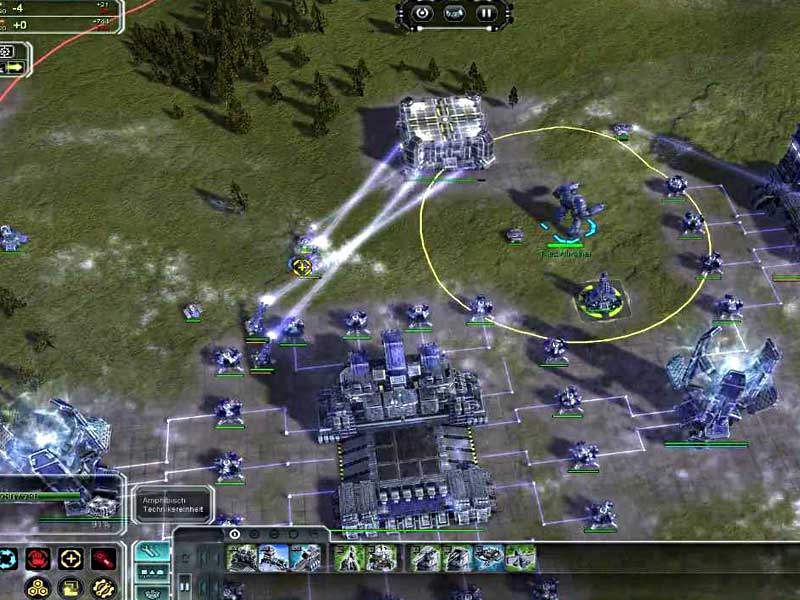Image resolution: width=800 pixels, height=600 pixels.
Task: Activate the cyan ring command icon
Action: (x=7, y=558)
